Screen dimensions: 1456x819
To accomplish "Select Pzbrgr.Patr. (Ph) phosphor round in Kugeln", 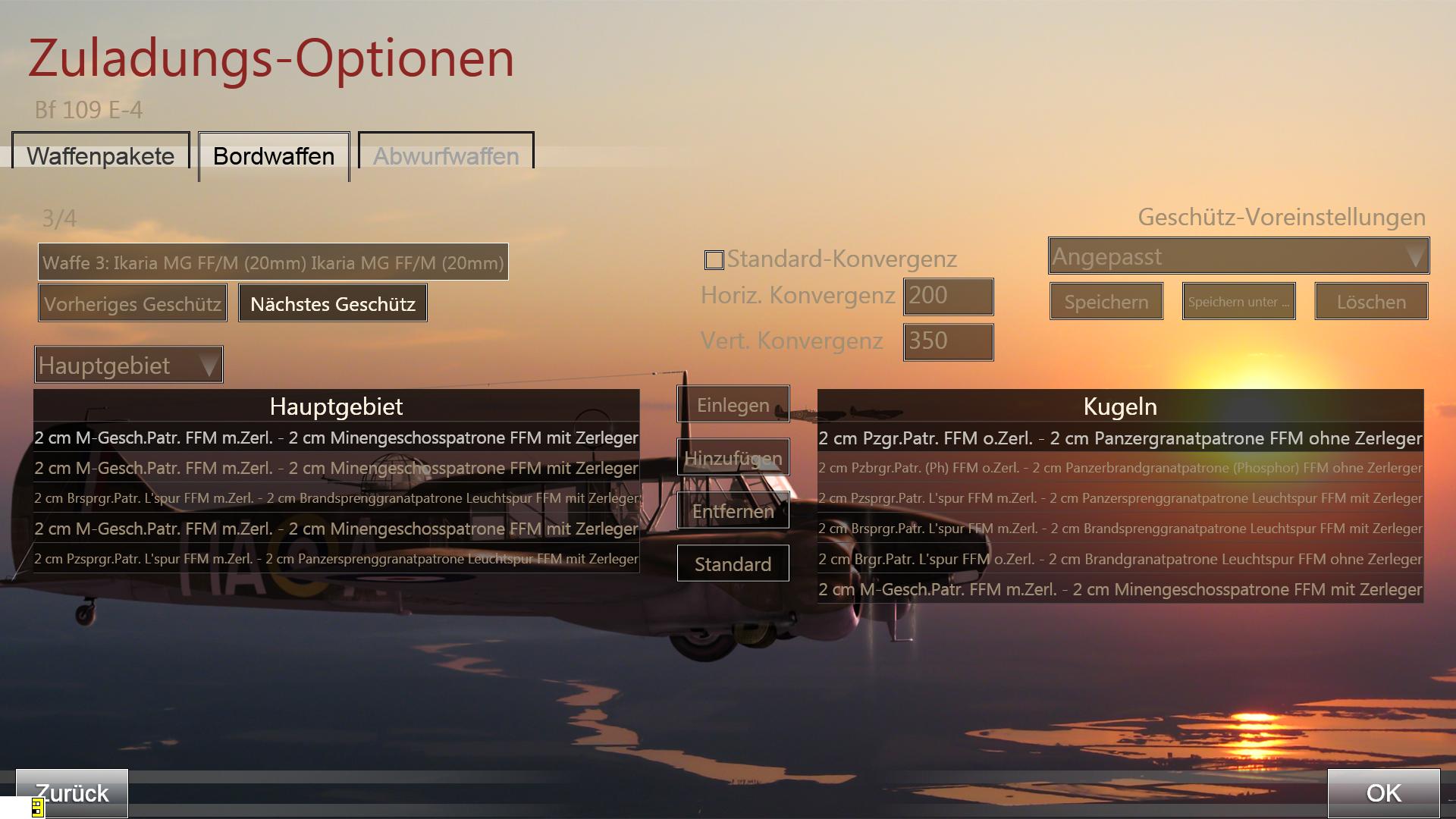I will coord(1120,468).
